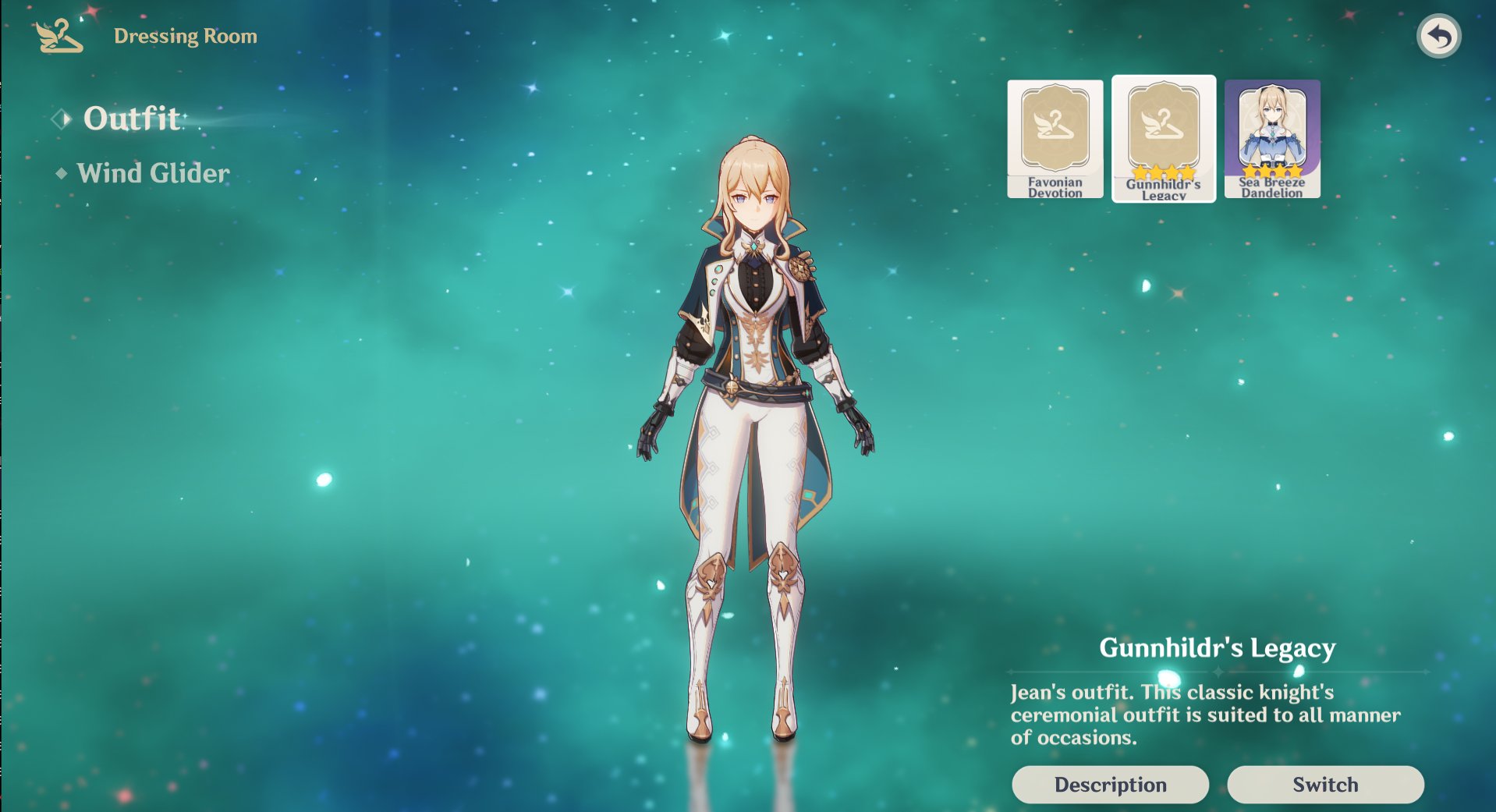Choose the Favonian Devotion outfit card
This screenshot has width=1496, height=812.
coord(1055,139)
